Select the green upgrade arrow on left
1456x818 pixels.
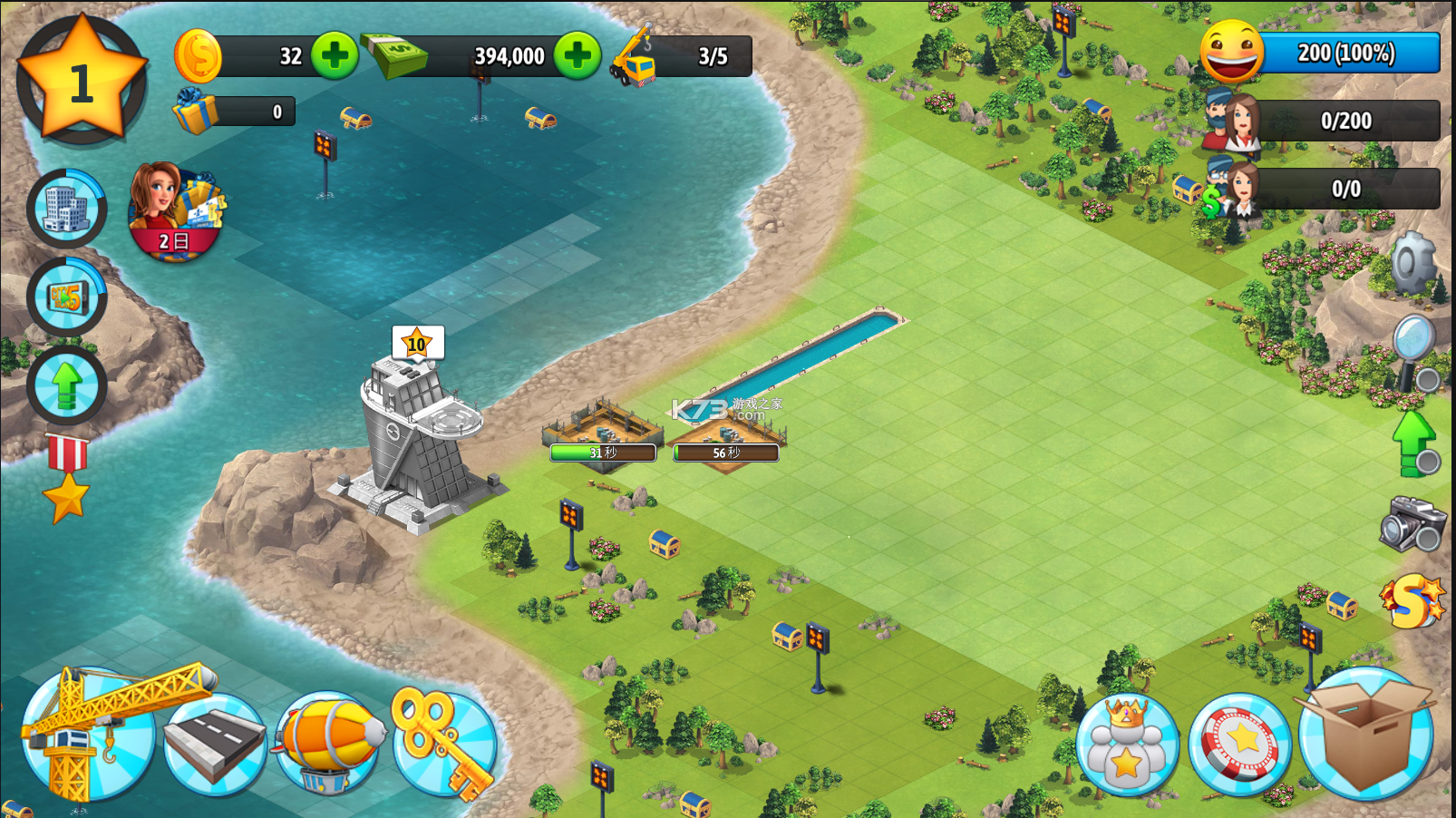pos(67,385)
